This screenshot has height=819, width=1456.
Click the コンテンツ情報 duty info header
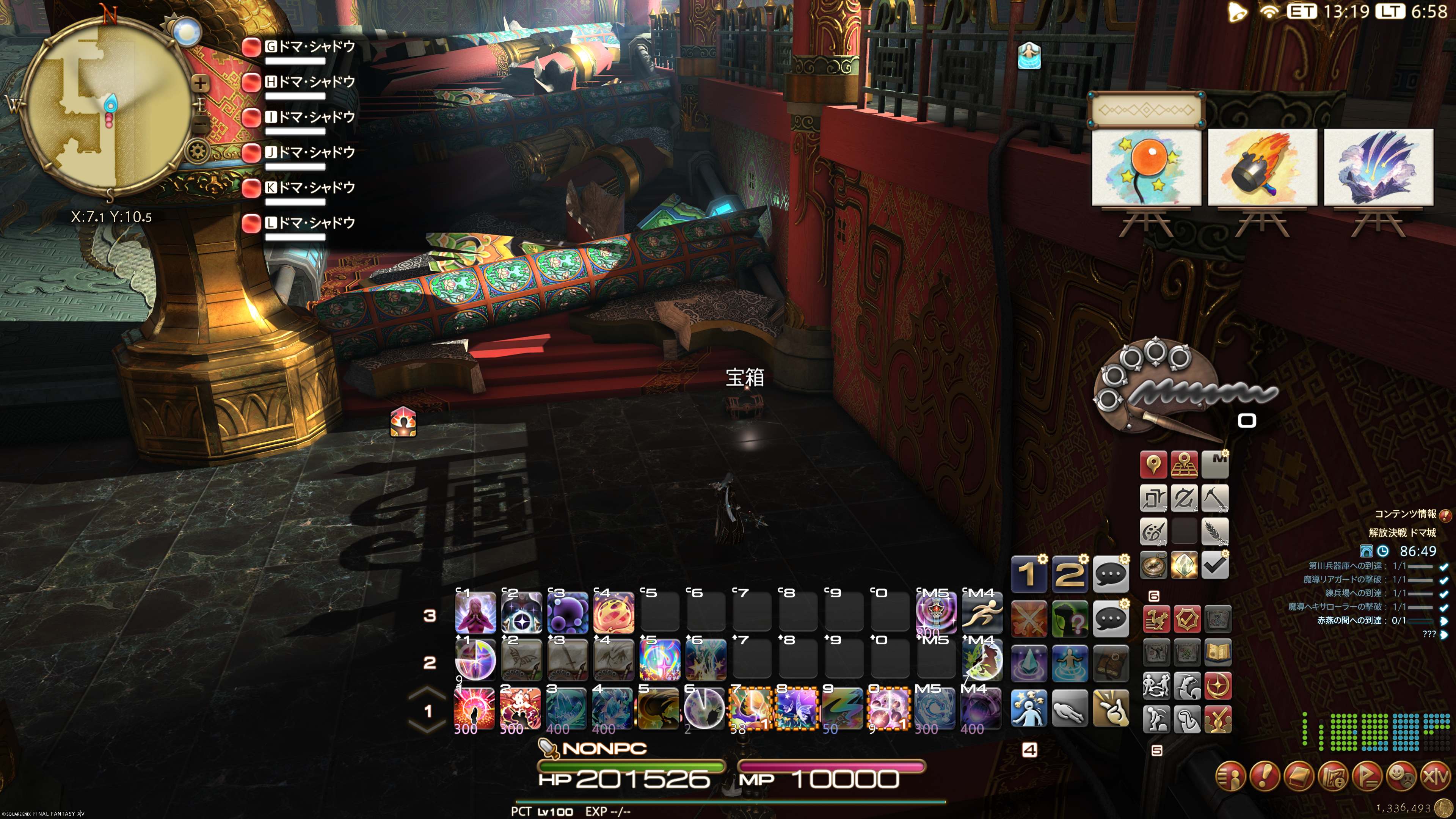coord(1405,514)
